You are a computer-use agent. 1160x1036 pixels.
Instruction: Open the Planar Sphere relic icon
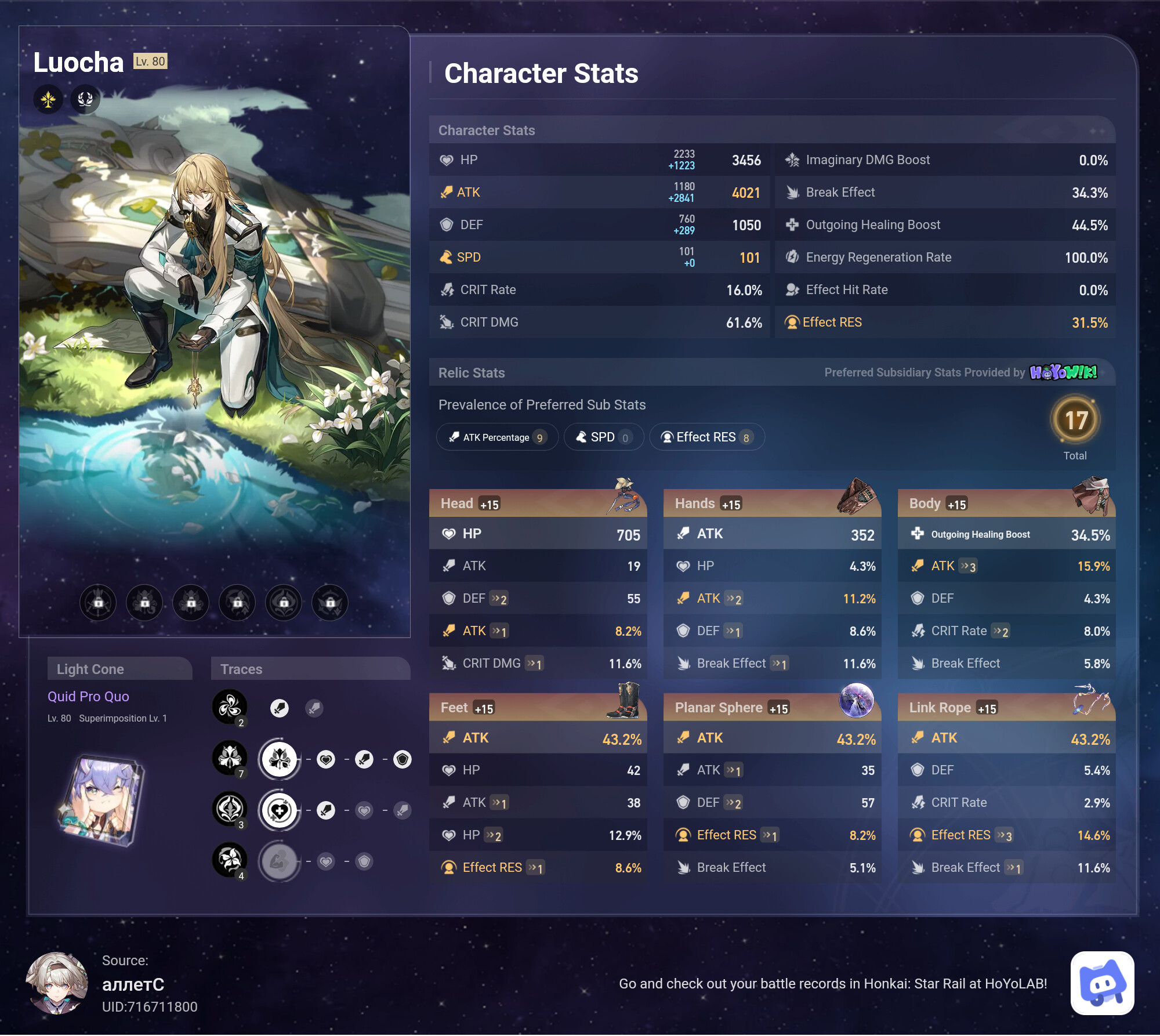tap(857, 700)
